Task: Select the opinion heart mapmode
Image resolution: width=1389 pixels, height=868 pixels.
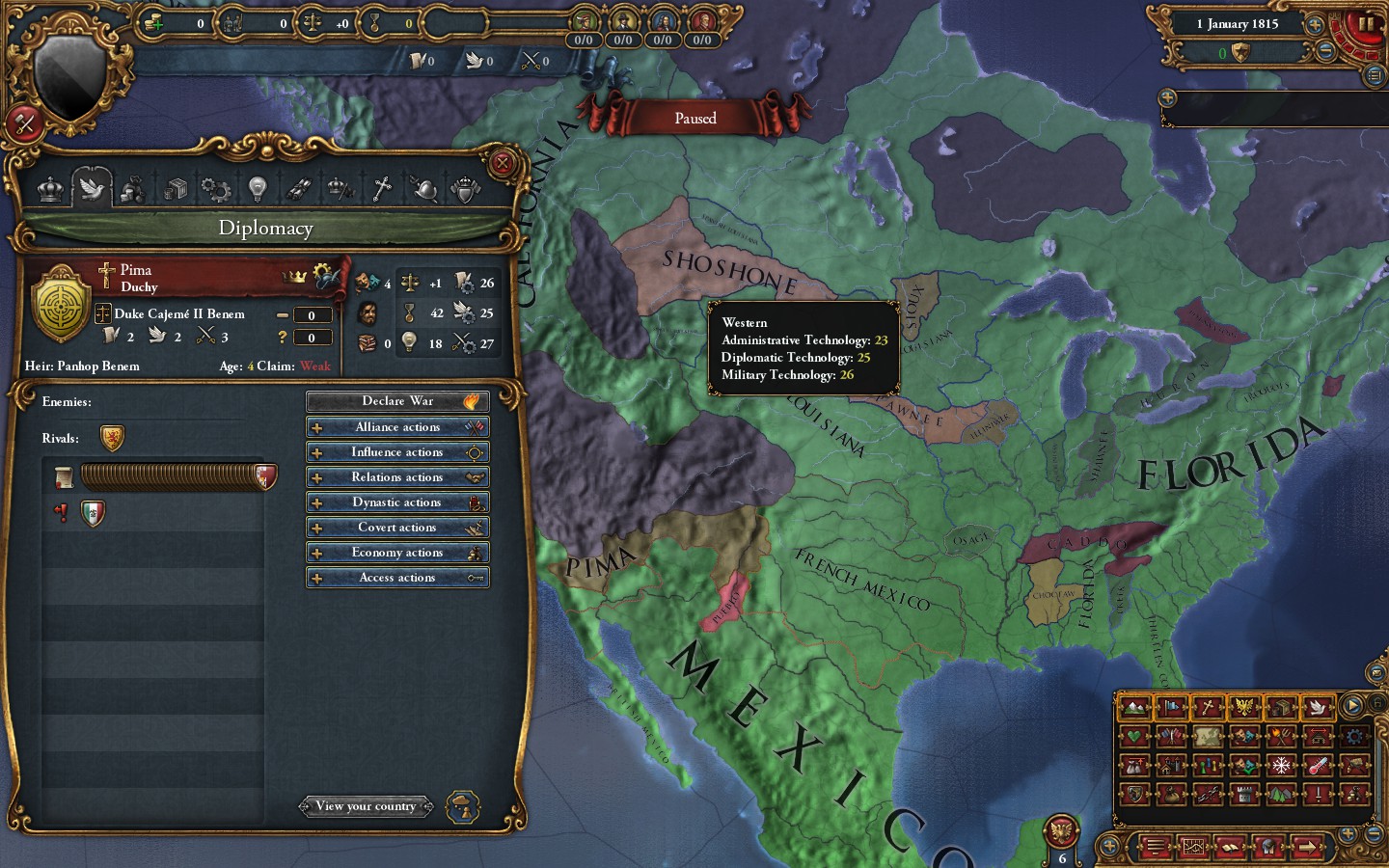Action: (x=1135, y=736)
